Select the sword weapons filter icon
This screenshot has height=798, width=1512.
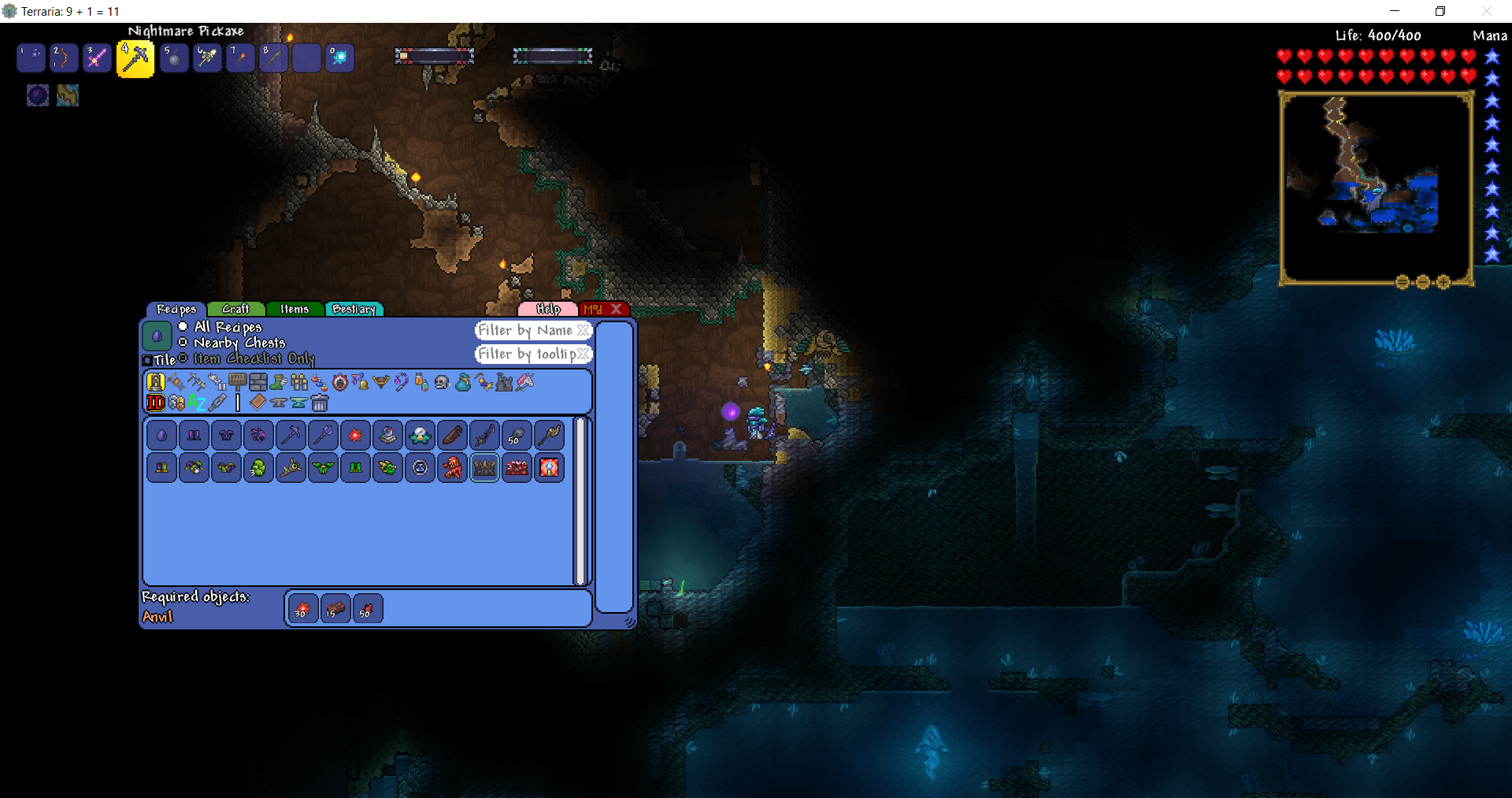(176, 382)
